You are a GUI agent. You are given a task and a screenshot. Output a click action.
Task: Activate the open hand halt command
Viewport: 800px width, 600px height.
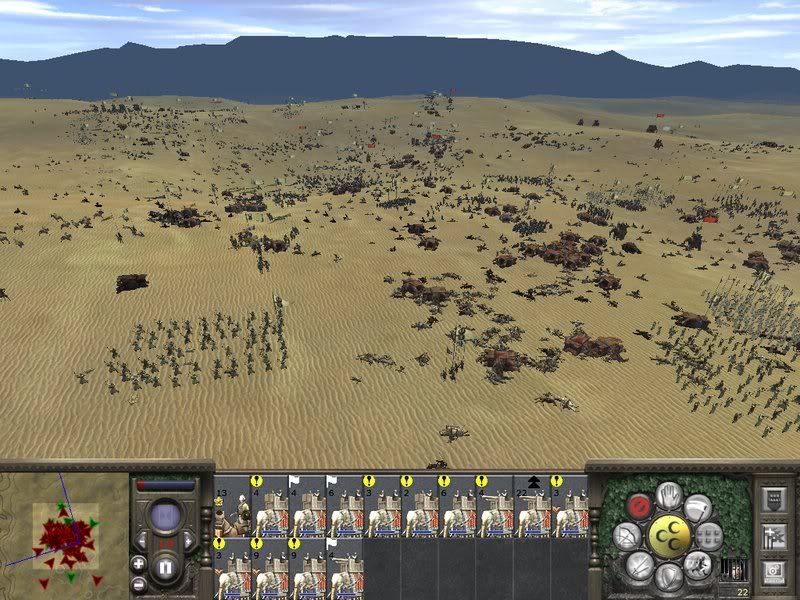(669, 495)
